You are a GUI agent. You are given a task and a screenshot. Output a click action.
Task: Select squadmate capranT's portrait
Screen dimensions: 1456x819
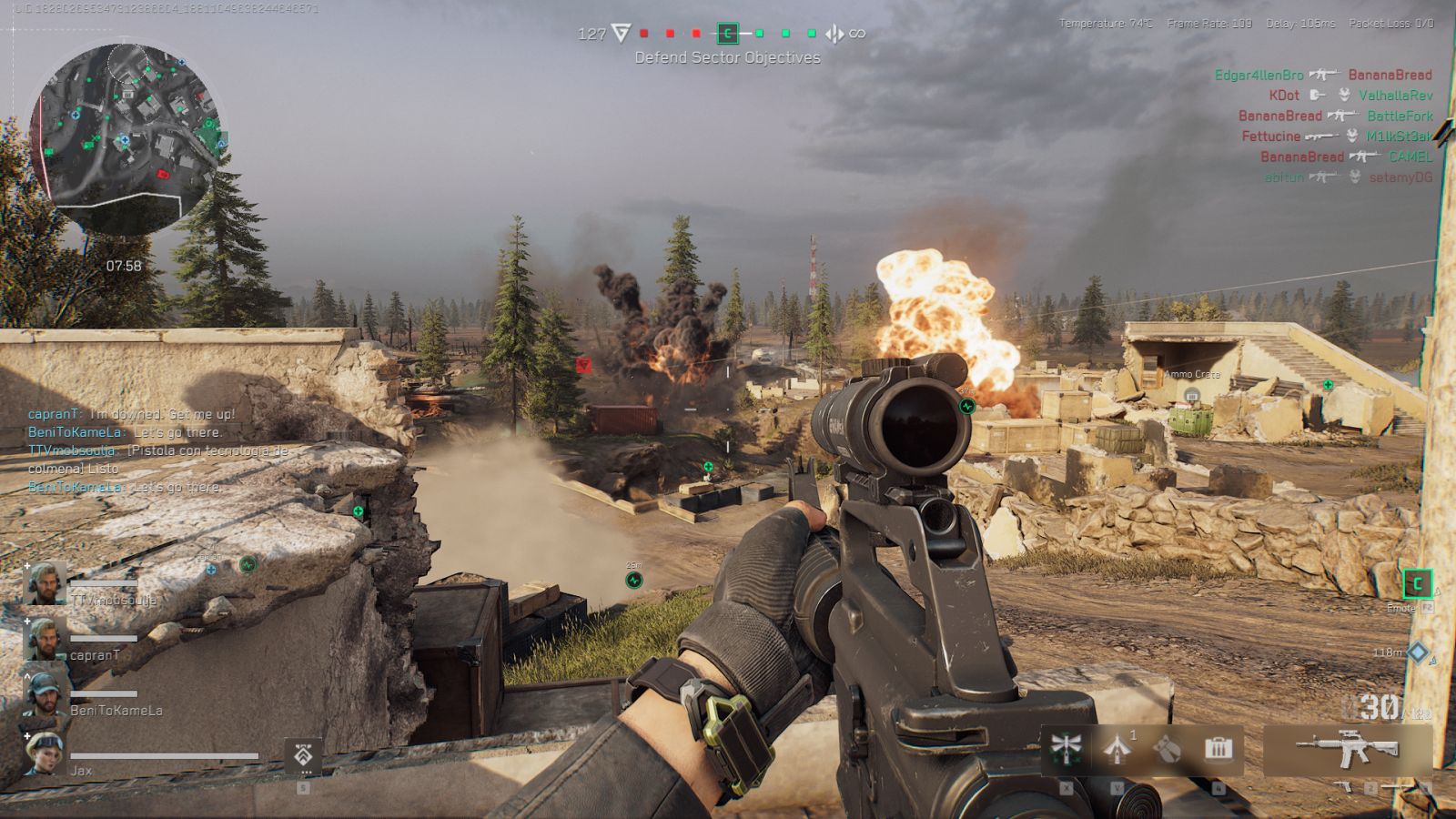point(43,639)
